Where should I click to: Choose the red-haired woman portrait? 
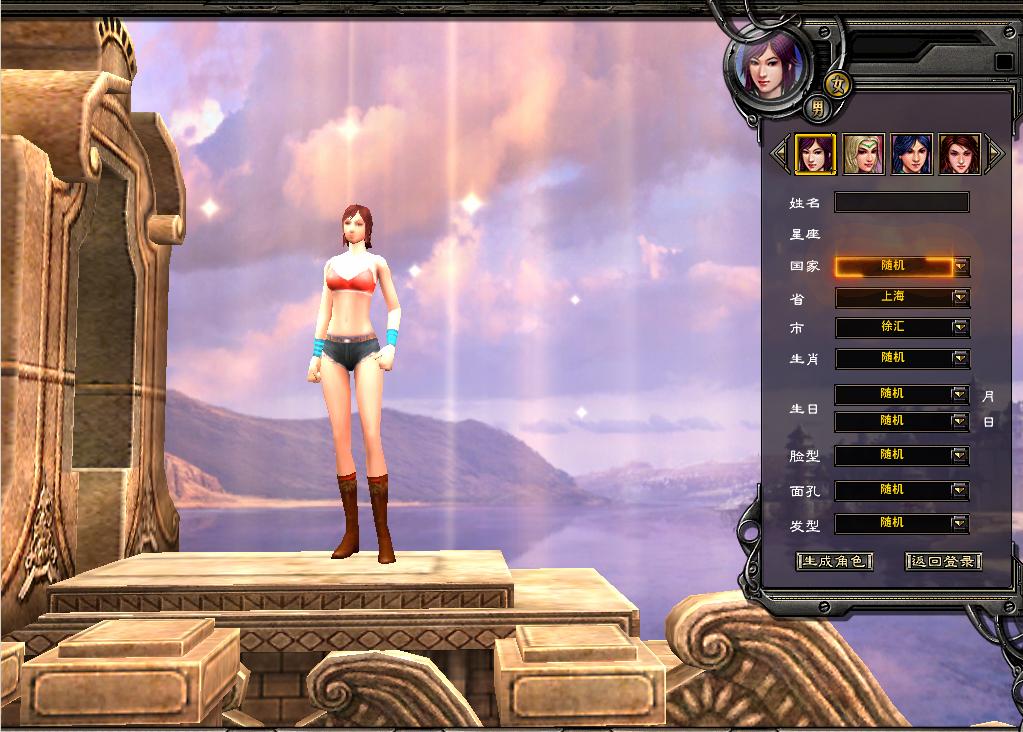(959, 154)
